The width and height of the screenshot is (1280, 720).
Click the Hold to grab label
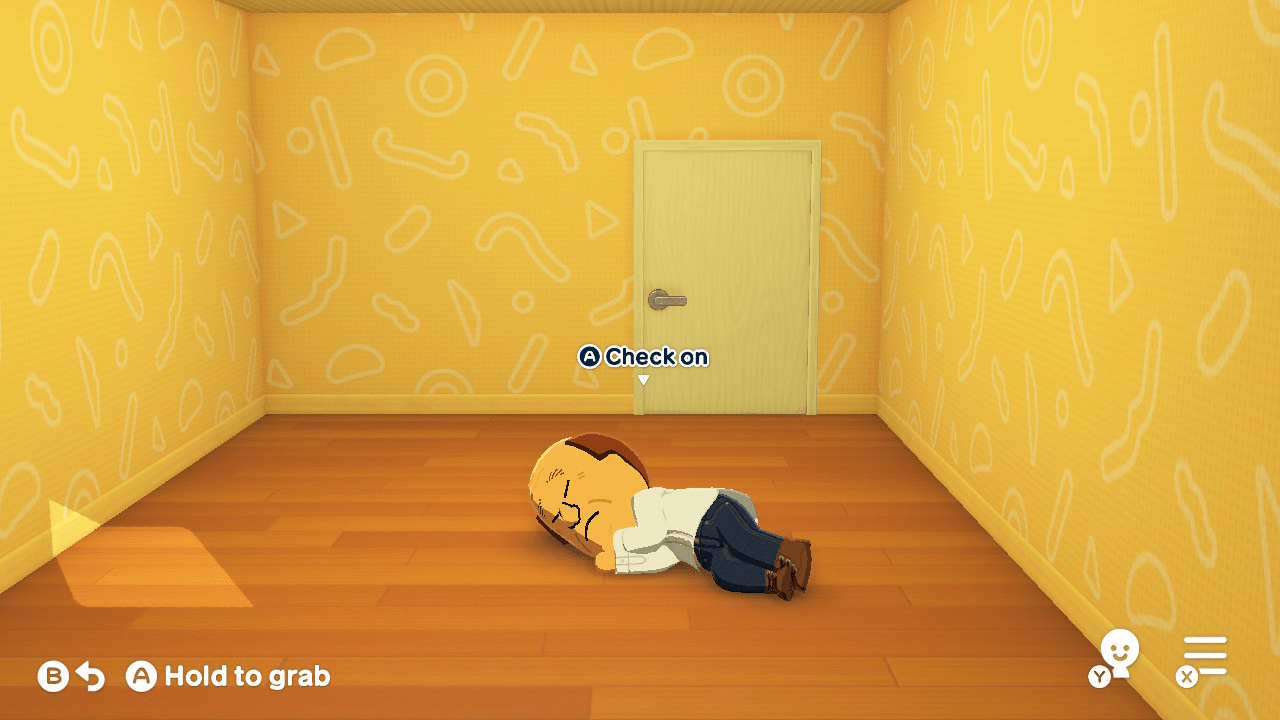click(245, 676)
